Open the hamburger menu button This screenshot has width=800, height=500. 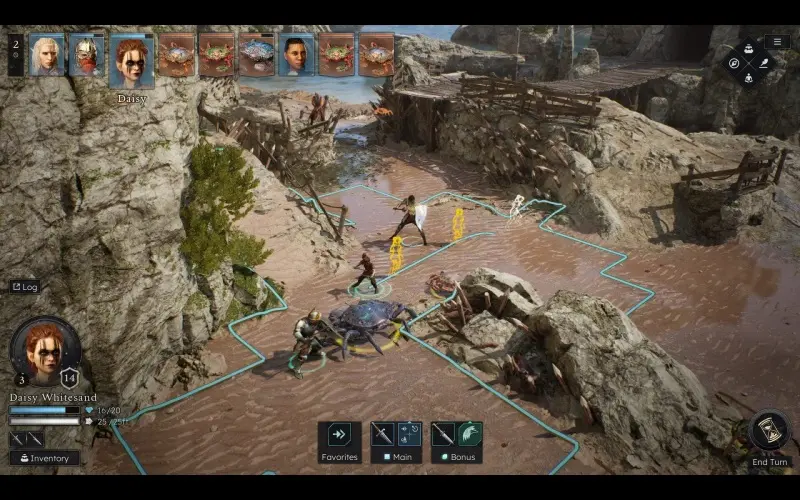(777, 42)
